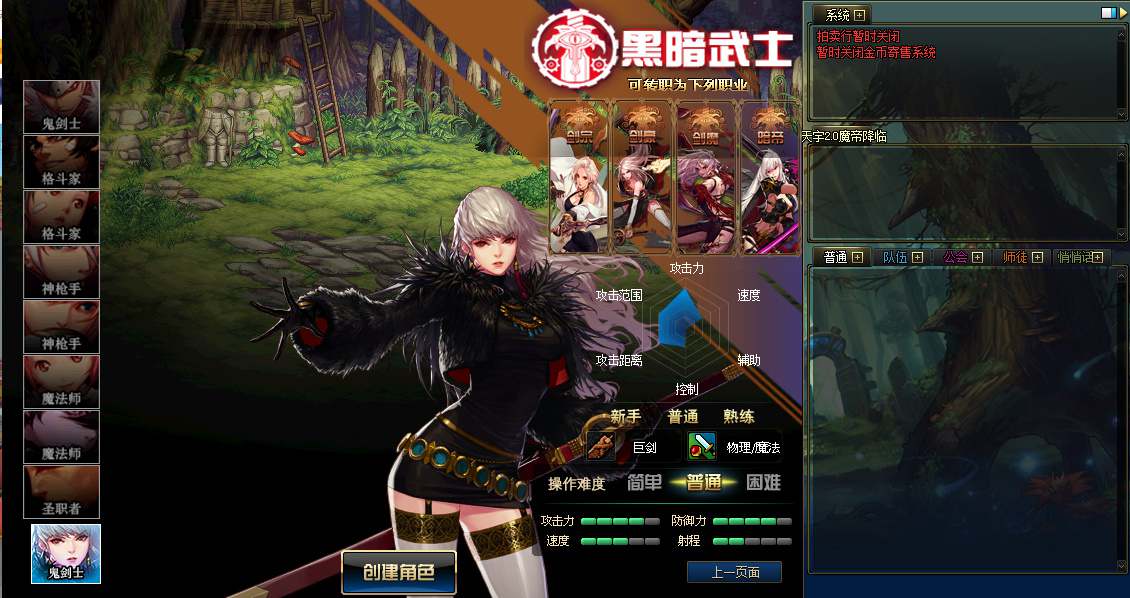Image resolution: width=1130 pixels, height=598 pixels.
Task: Select 困难 operation difficulty
Action: pos(763,483)
